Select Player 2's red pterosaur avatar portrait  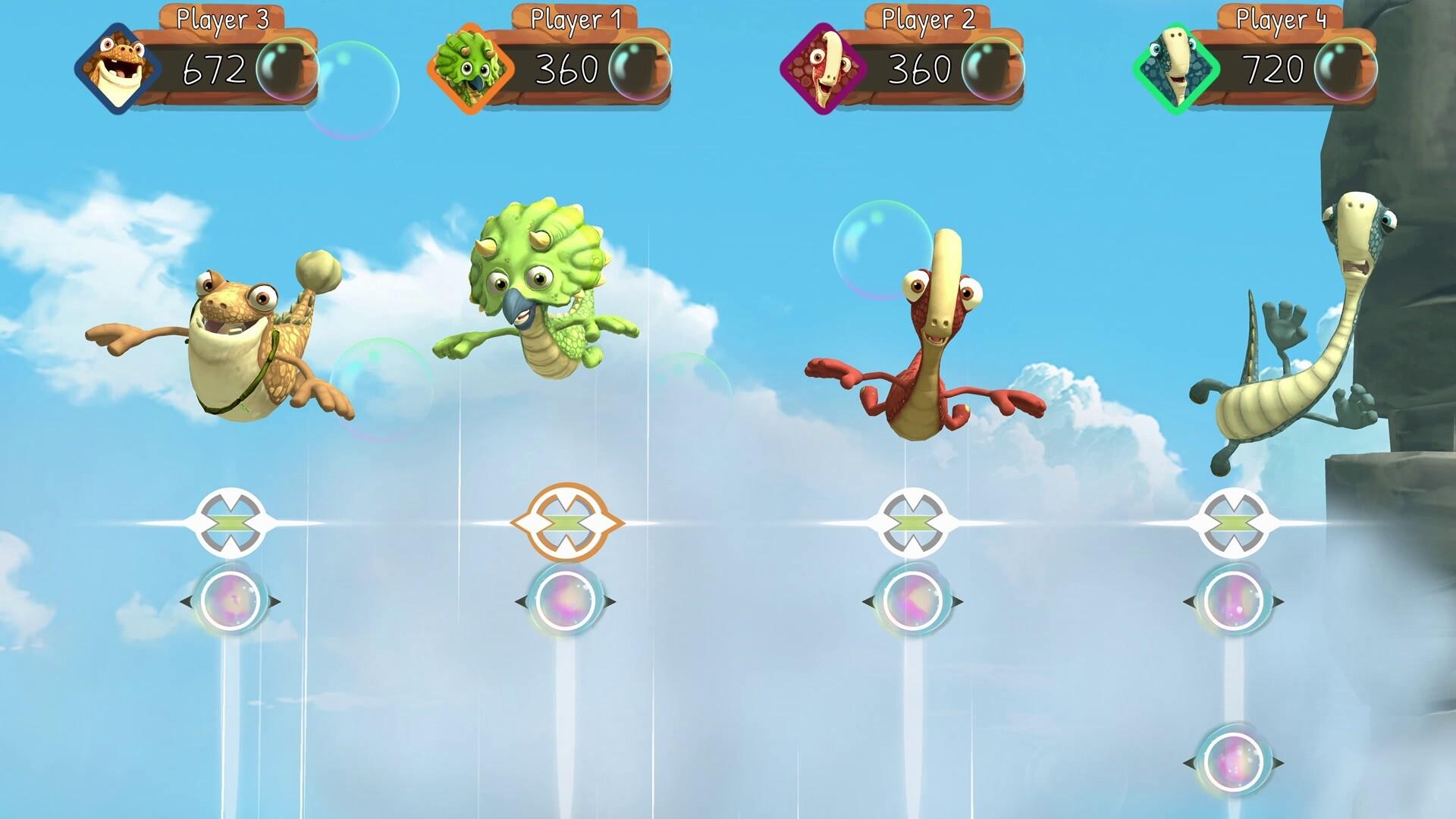tap(823, 68)
